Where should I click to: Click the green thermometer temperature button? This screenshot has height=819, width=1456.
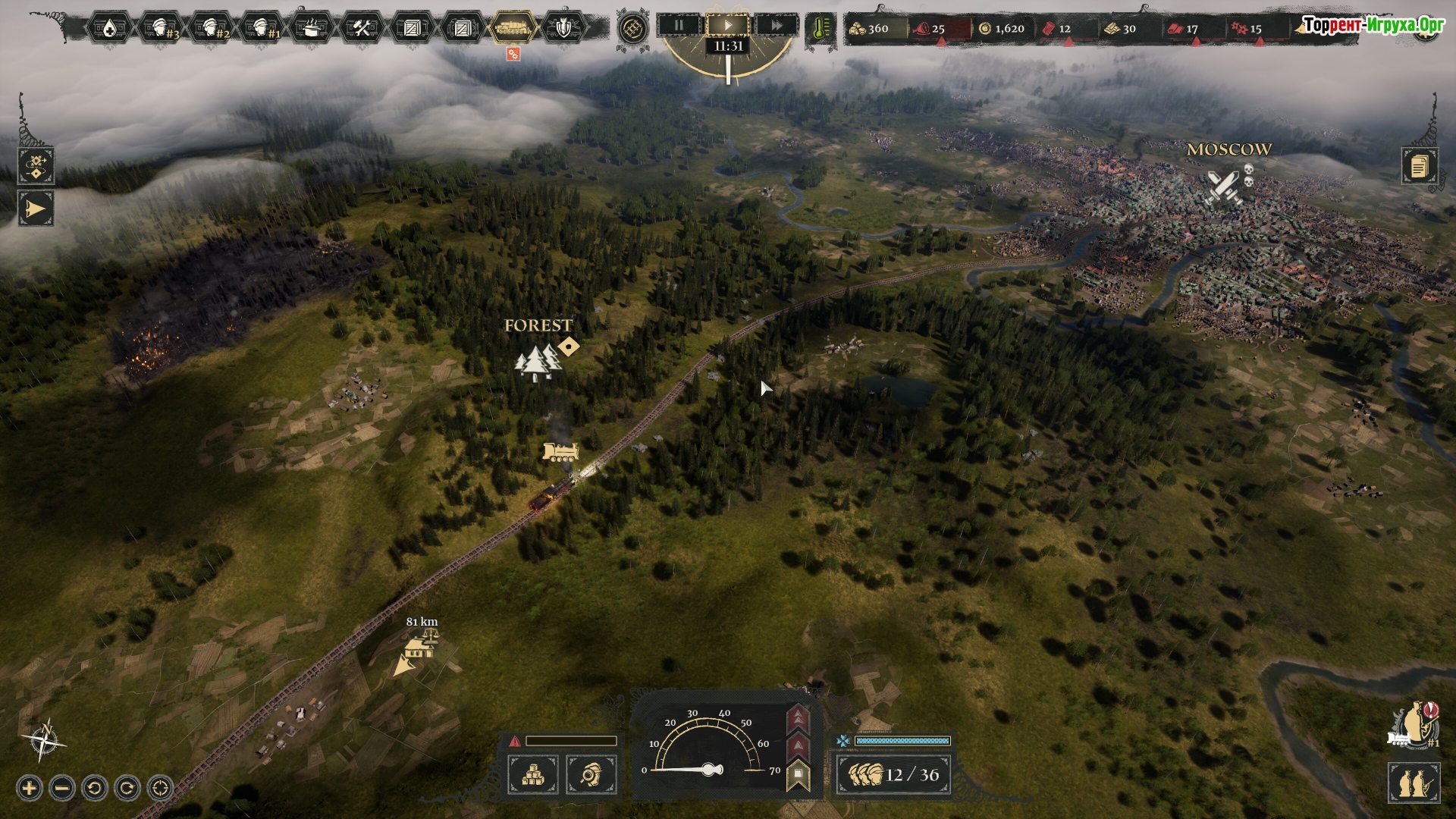821,29
